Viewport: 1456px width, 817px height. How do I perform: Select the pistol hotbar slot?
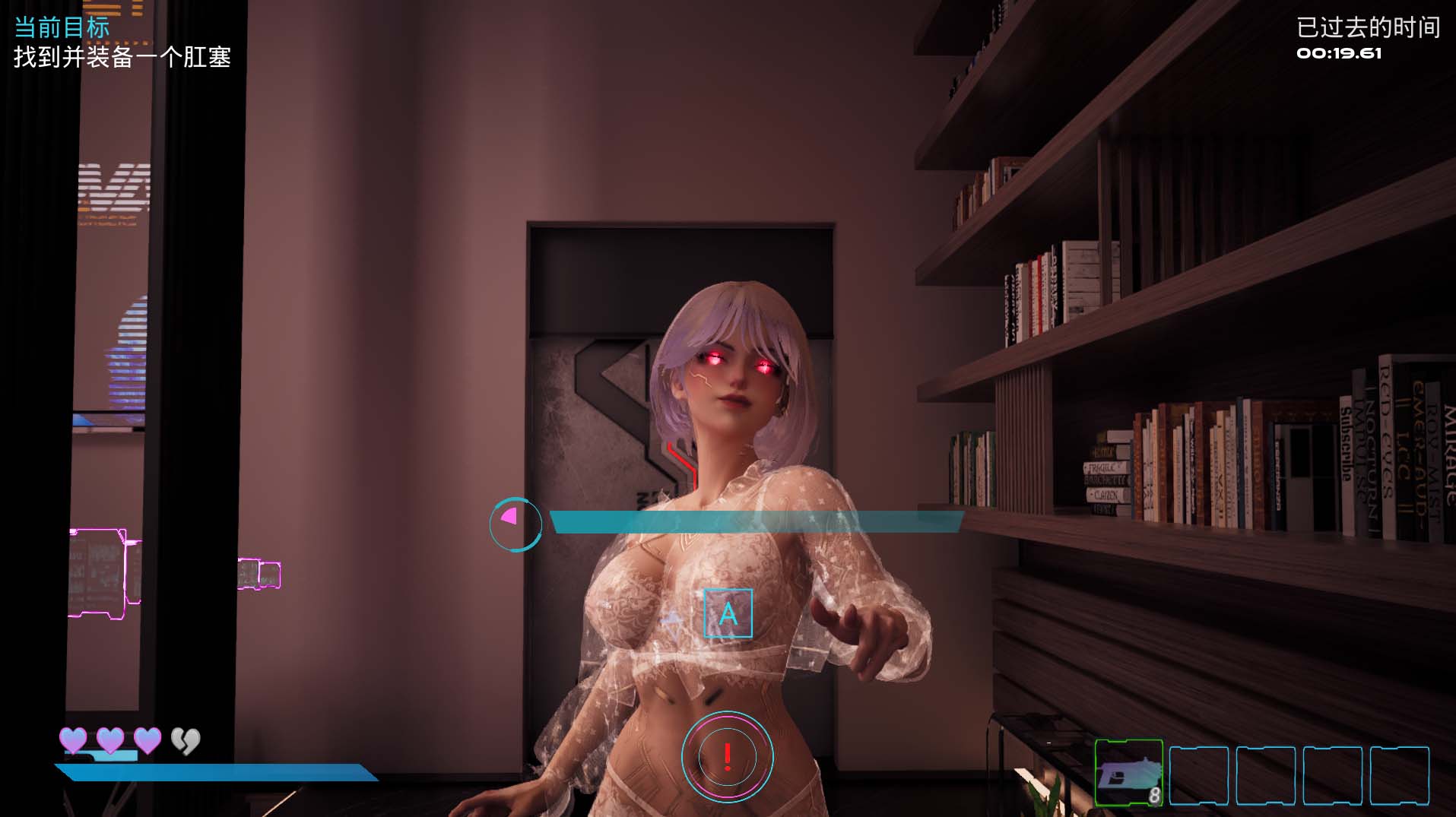click(1128, 772)
